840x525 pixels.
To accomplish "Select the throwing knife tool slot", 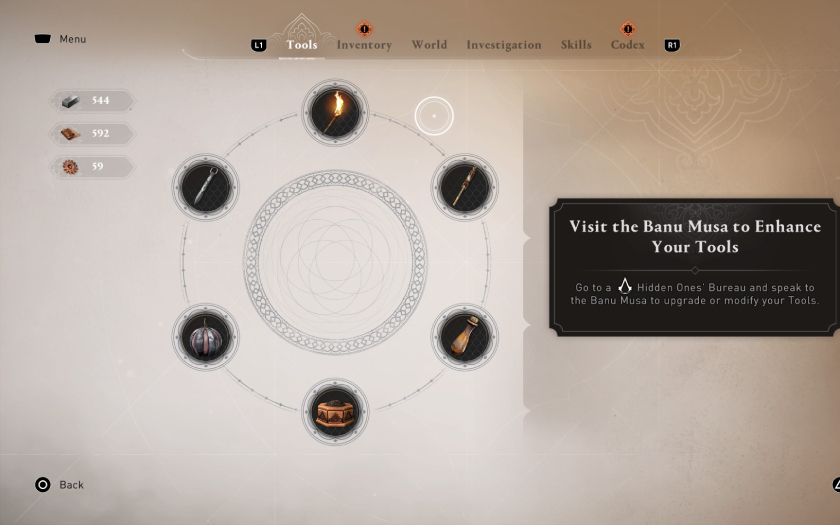I will tap(205, 186).
